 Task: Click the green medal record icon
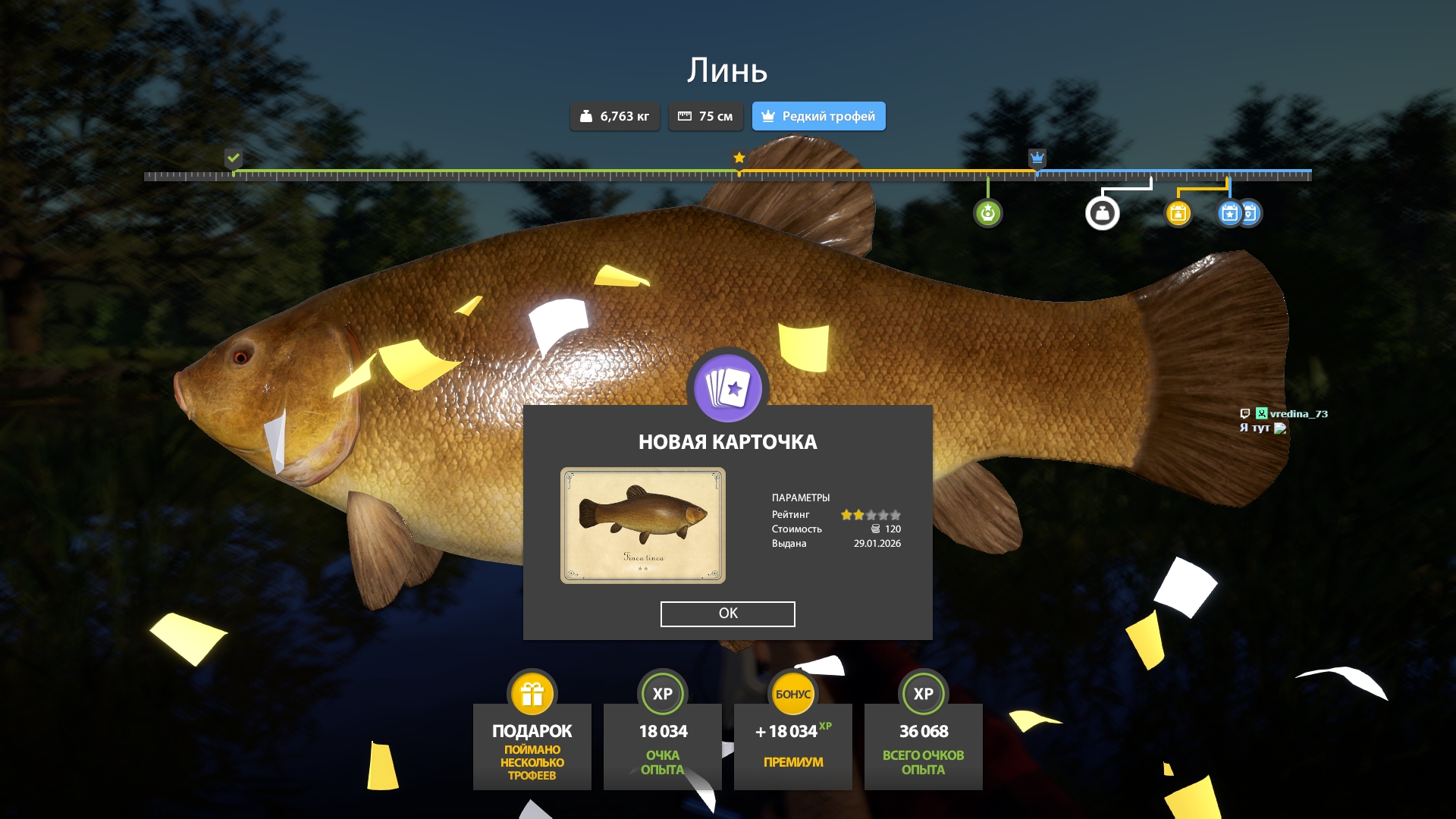pos(987,213)
